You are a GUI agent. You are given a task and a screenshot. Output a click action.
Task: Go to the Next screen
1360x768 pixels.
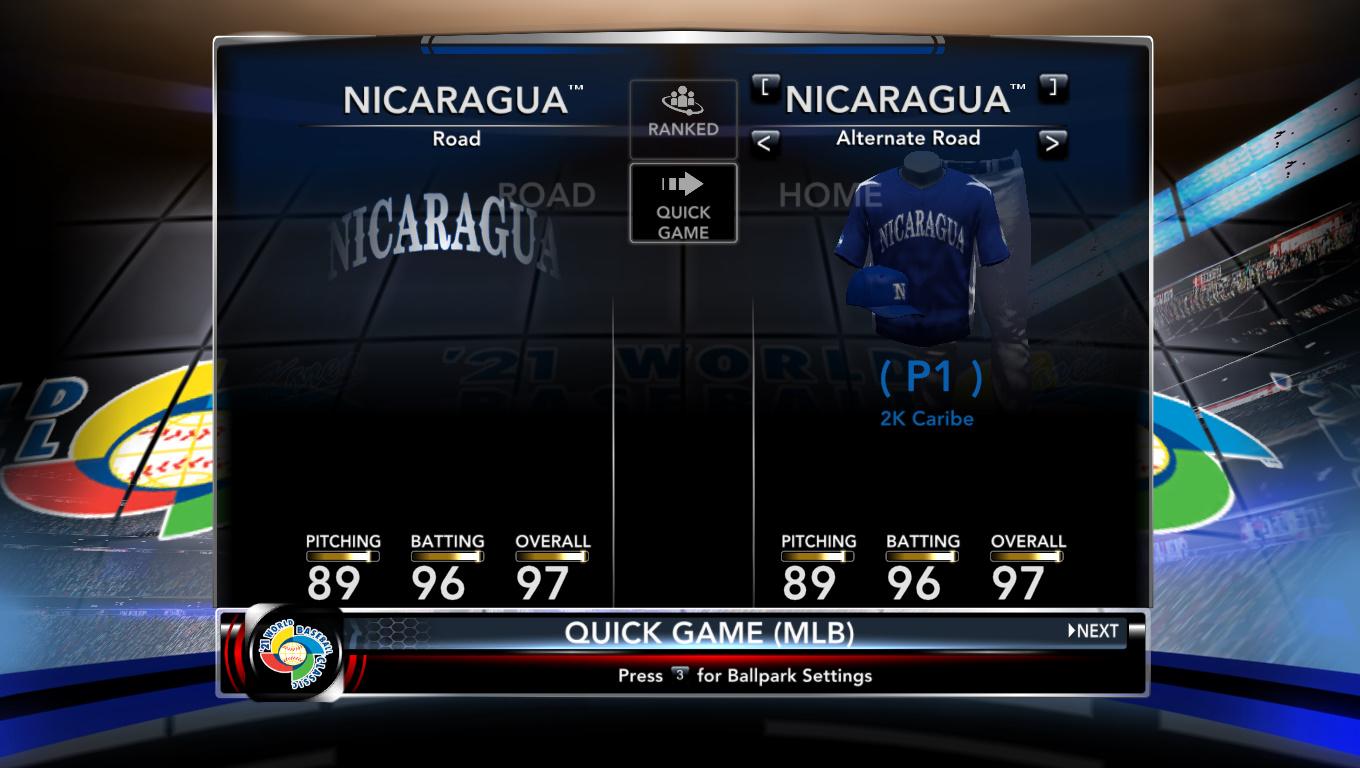[1093, 631]
